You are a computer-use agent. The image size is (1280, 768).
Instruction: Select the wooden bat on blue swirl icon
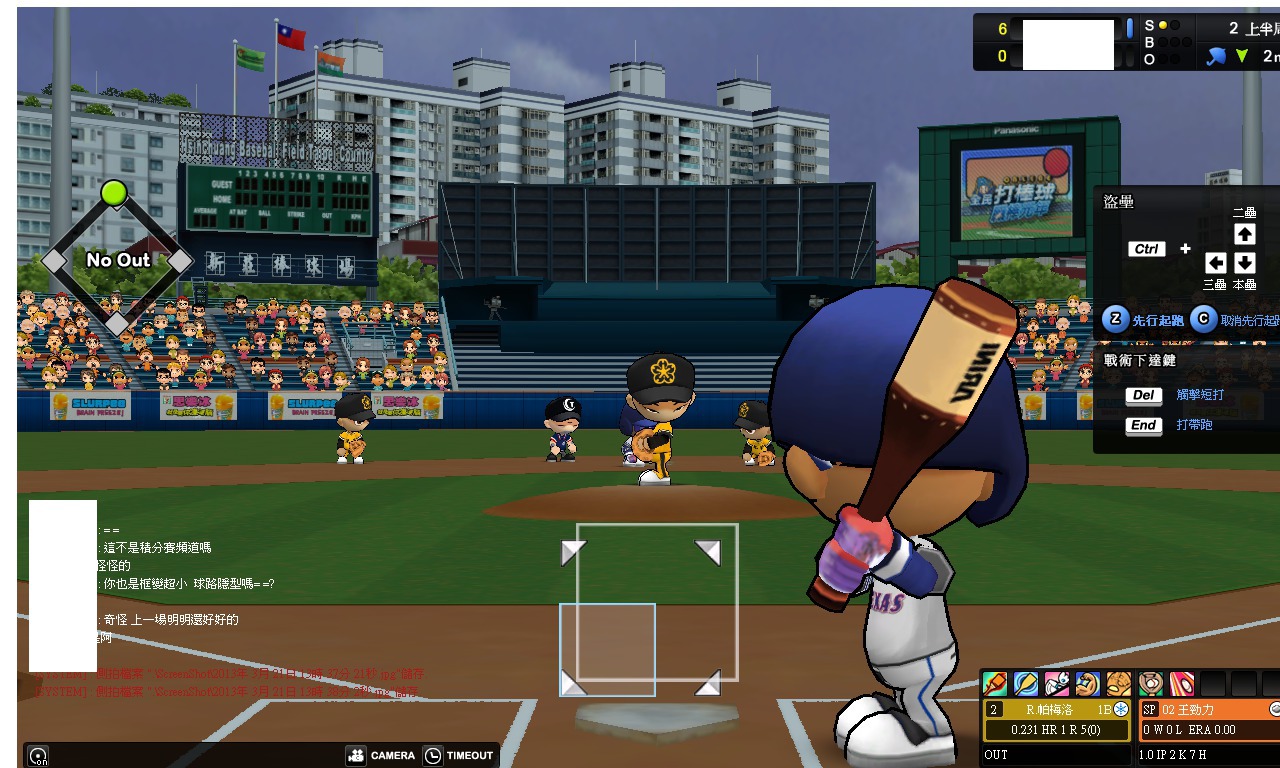1026,684
